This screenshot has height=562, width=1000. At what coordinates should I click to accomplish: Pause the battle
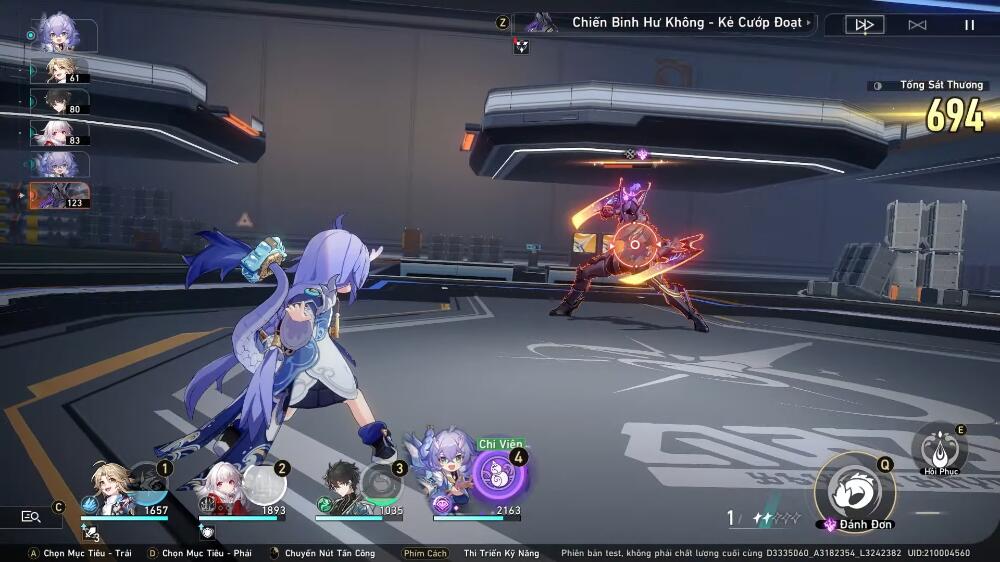969,25
